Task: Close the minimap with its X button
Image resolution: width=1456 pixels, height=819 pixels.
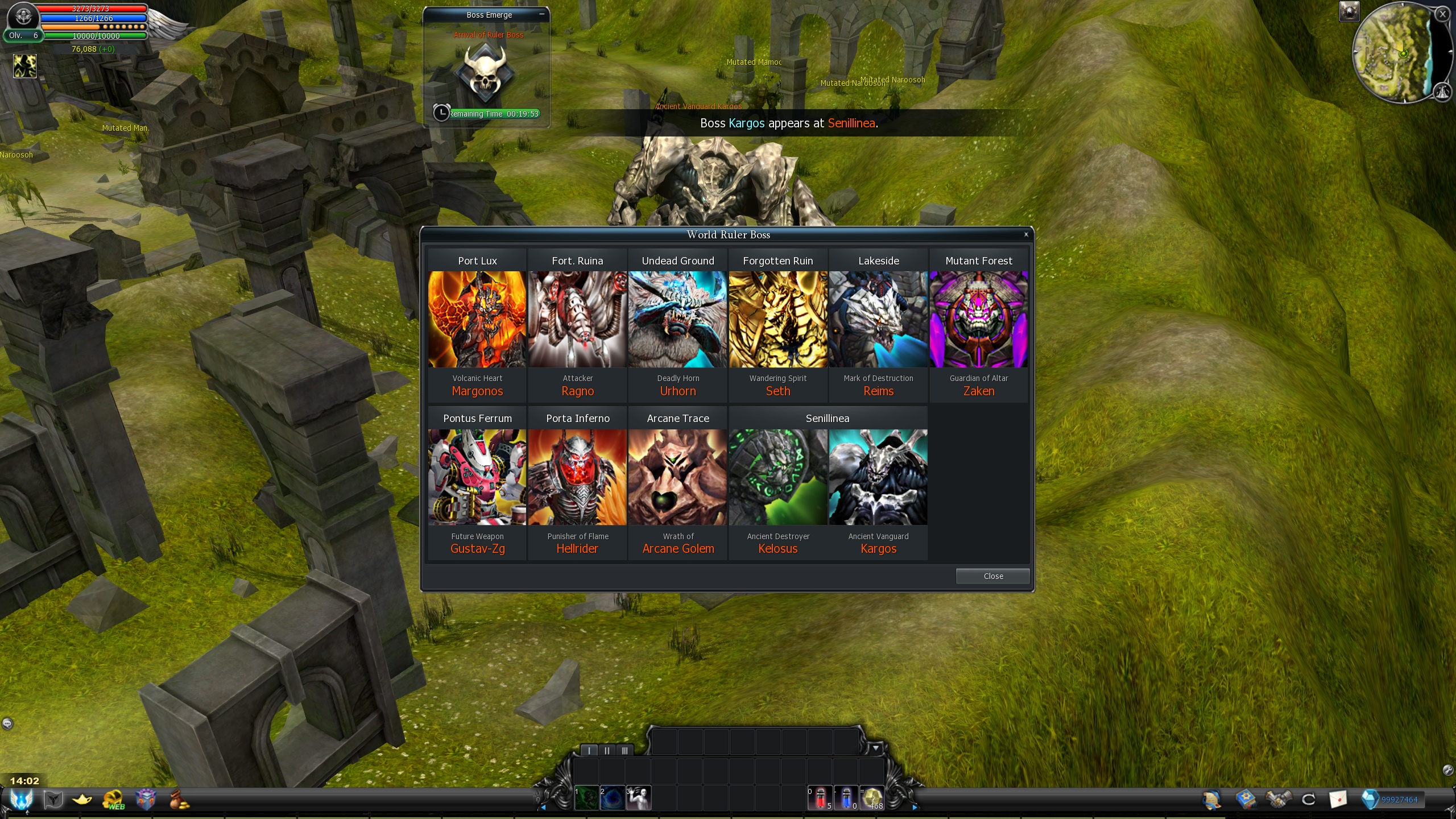Action: [x=1442, y=15]
